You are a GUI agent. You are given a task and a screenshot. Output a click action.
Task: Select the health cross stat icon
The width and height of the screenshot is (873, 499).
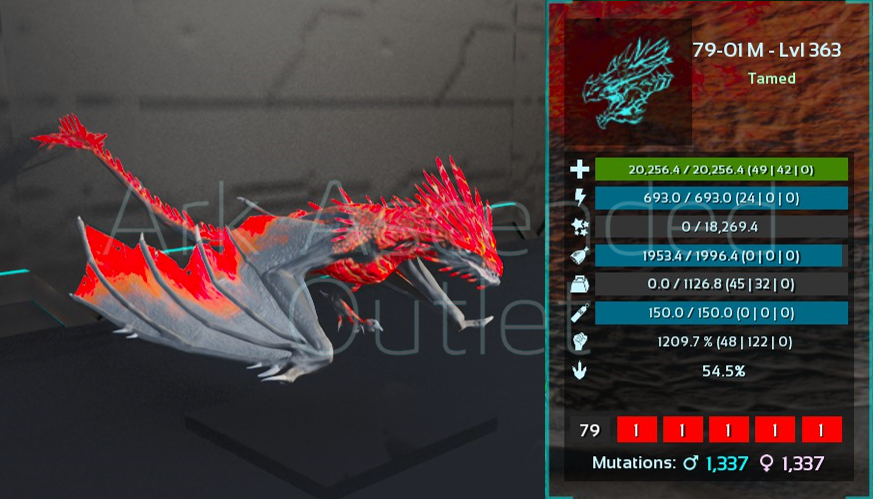(x=580, y=170)
